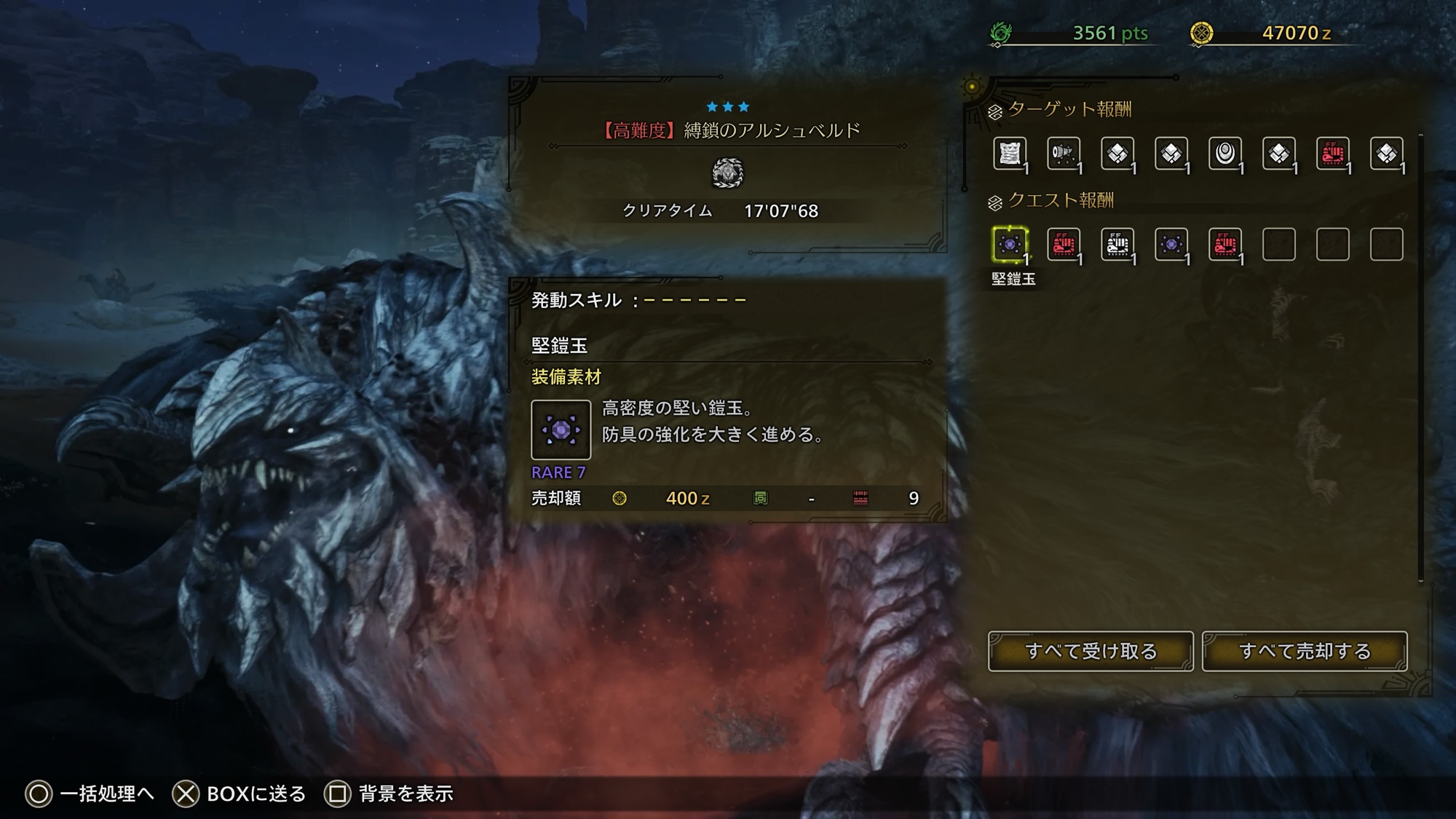Pick the unhighlighted purple armor sphere reward

(1171, 245)
